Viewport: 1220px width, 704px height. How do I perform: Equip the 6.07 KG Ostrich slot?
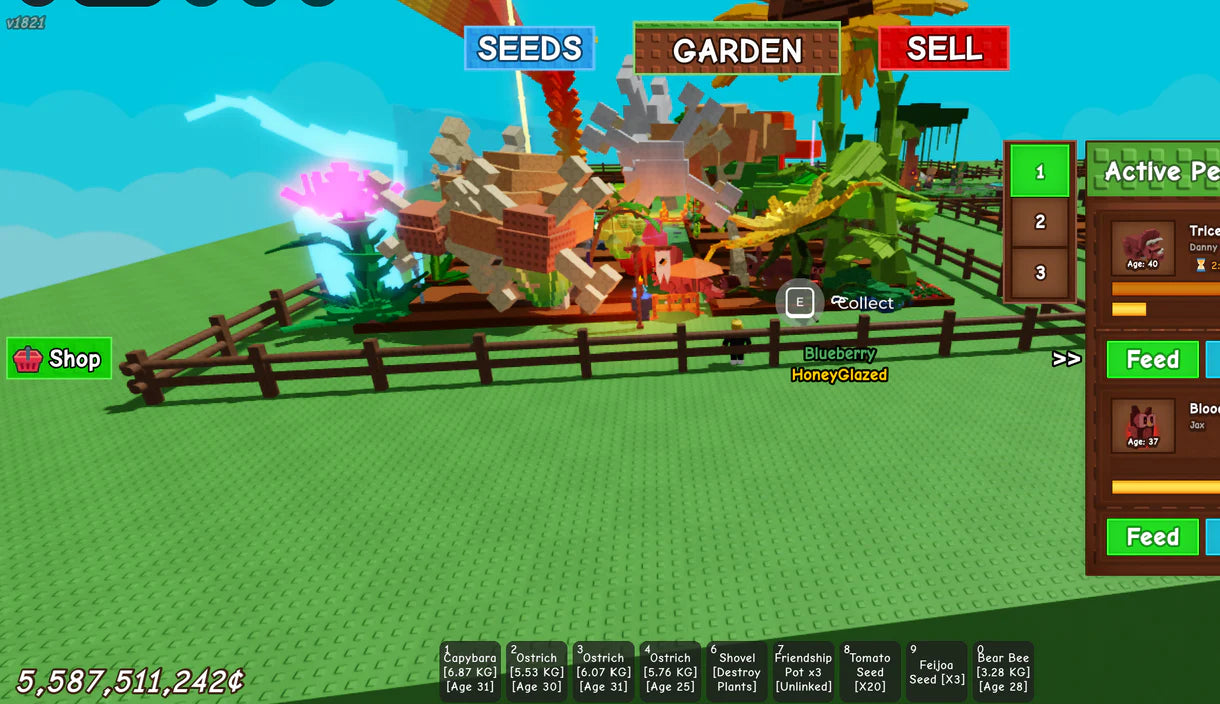(603, 671)
